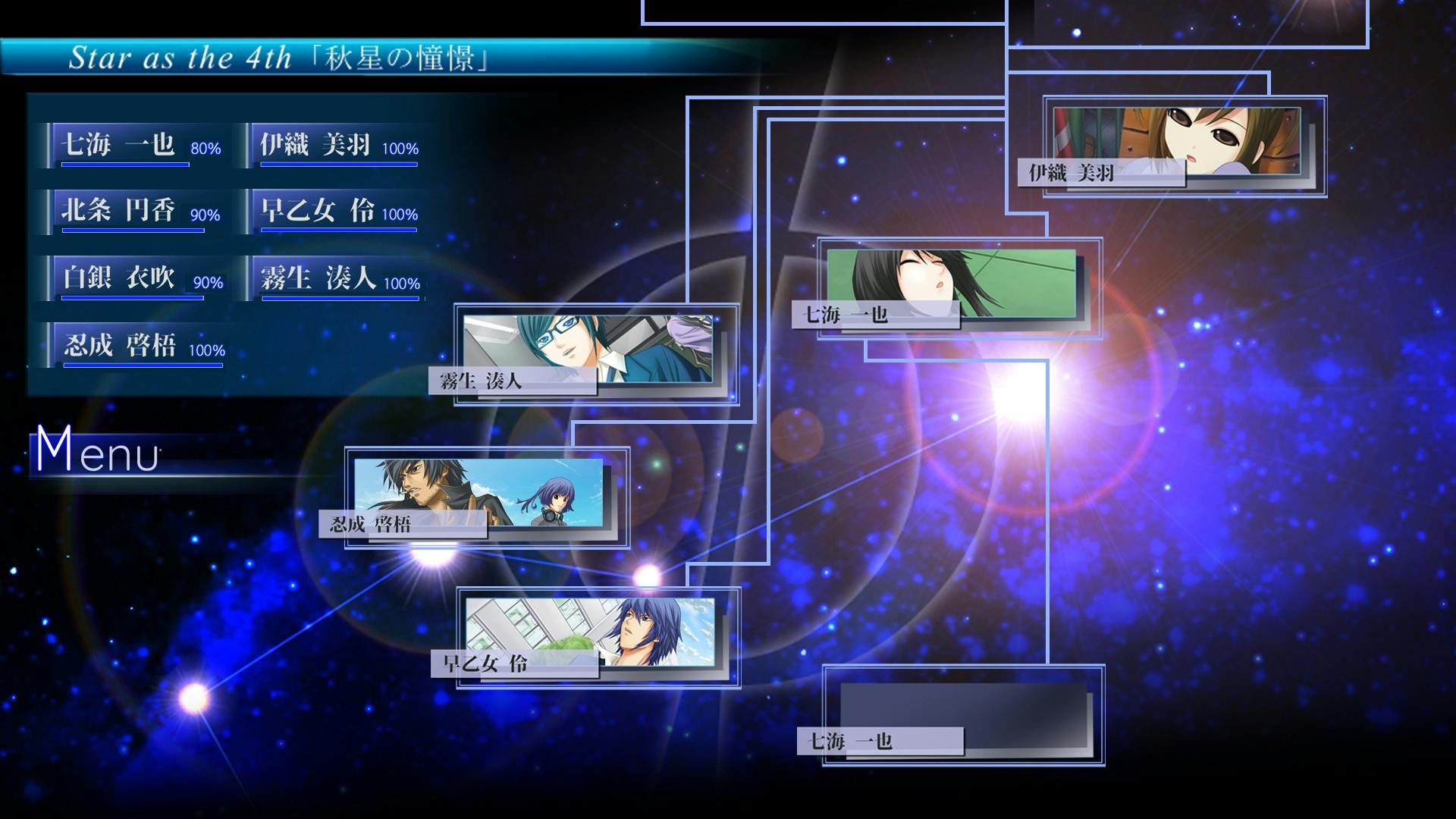
Task: Select the blank 七海 一也 flowchart node
Action: 963,715
